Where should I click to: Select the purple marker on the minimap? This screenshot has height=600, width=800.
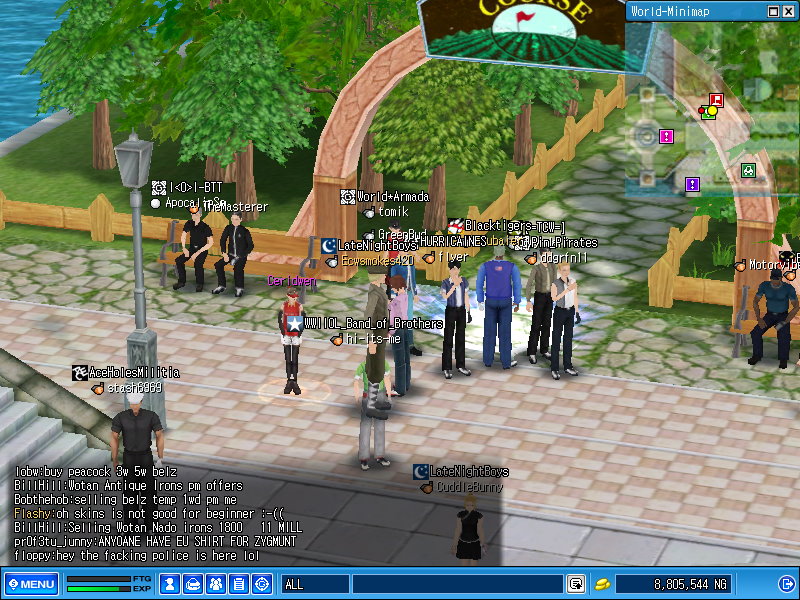pyautogui.click(x=691, y=184)
